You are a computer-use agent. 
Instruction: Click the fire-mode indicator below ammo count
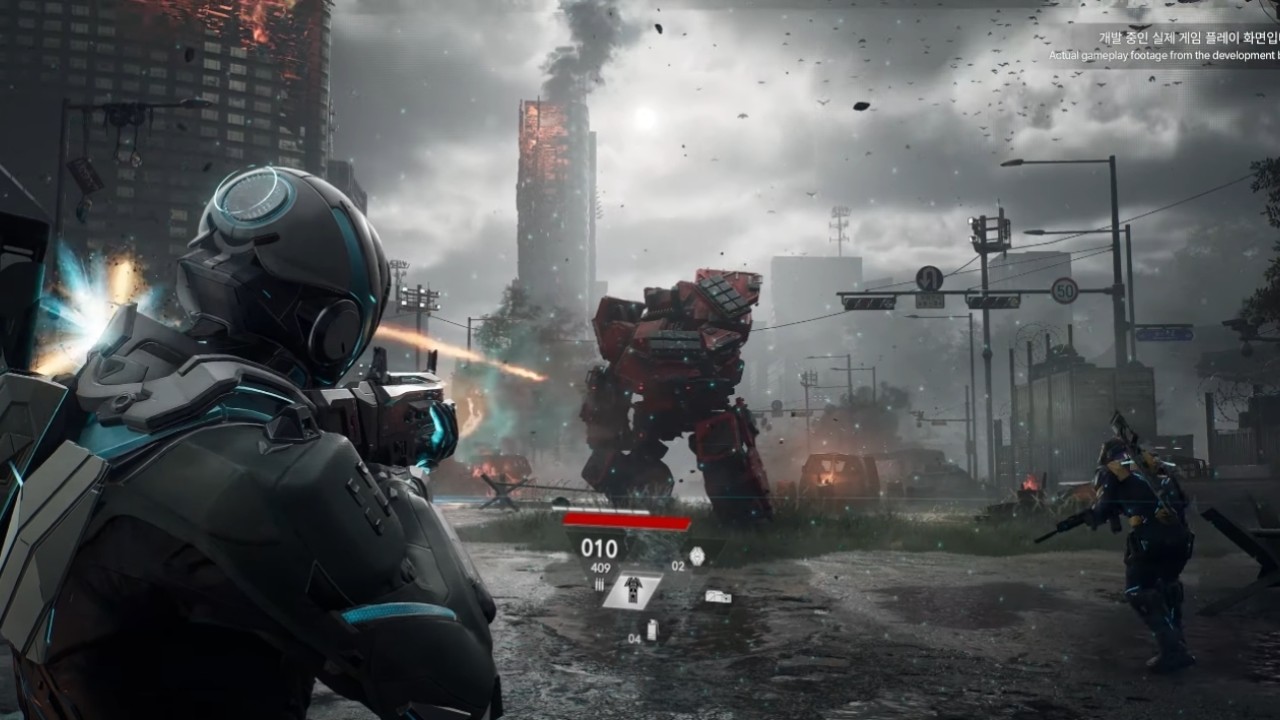tap(599, 583)
